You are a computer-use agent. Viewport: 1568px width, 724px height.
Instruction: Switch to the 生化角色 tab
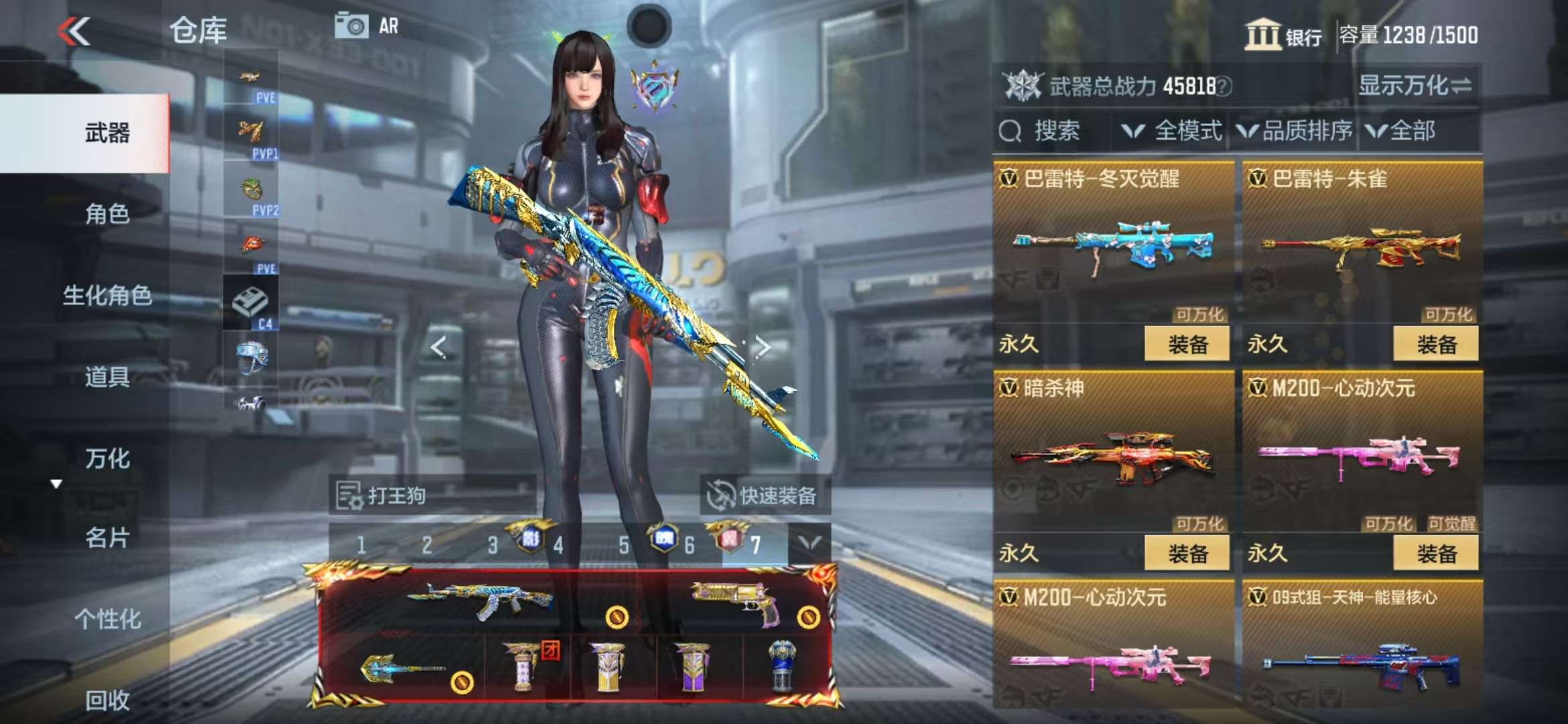(x=107, y=295)
